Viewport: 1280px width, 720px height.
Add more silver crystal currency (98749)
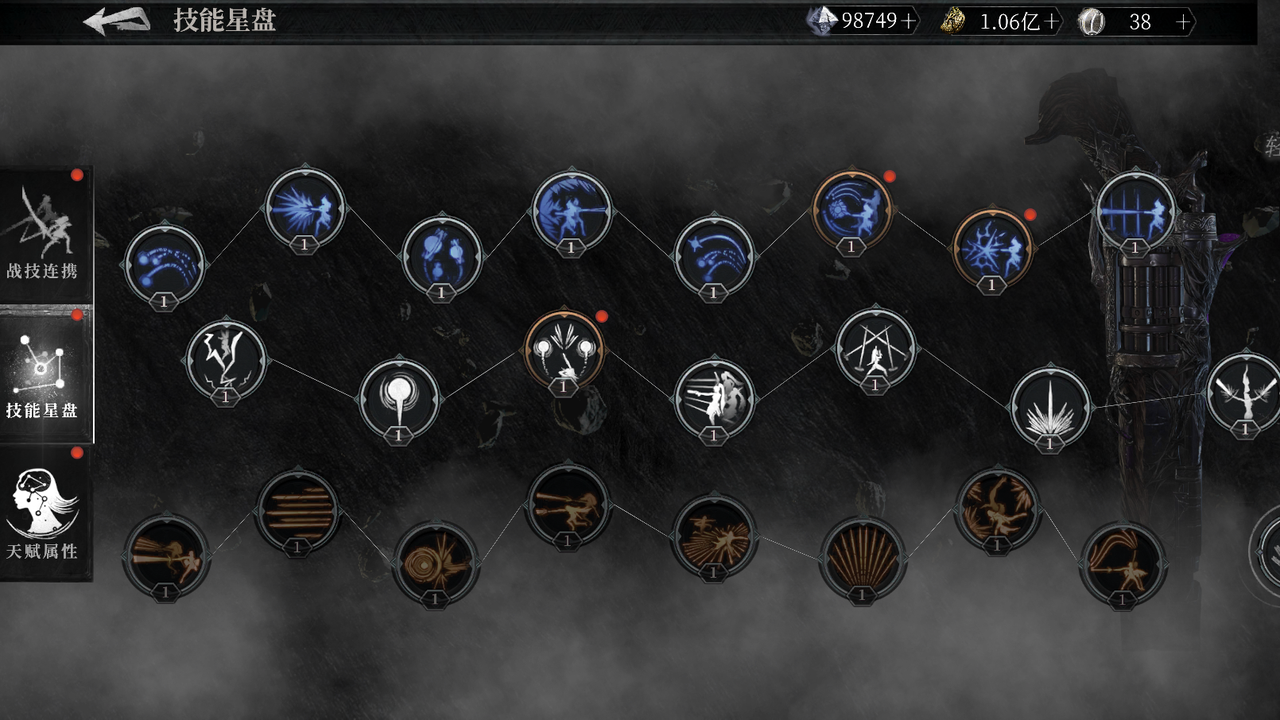click(x=908, y=22)
